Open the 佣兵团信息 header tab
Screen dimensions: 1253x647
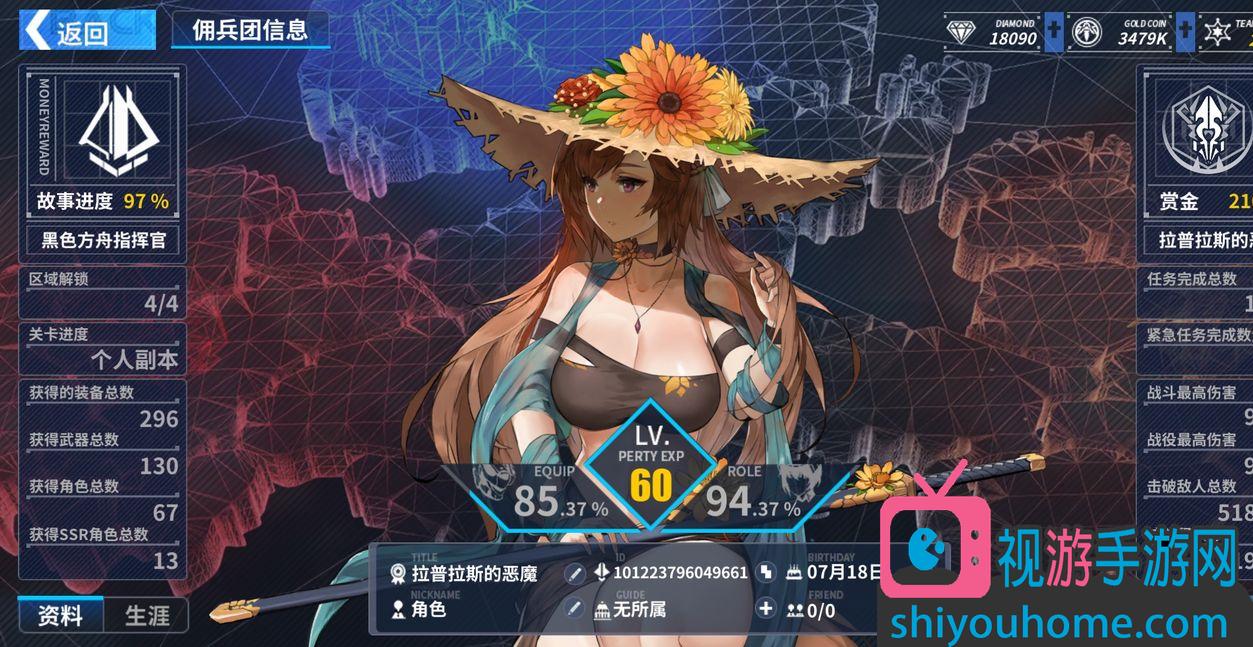click(250, 31)
